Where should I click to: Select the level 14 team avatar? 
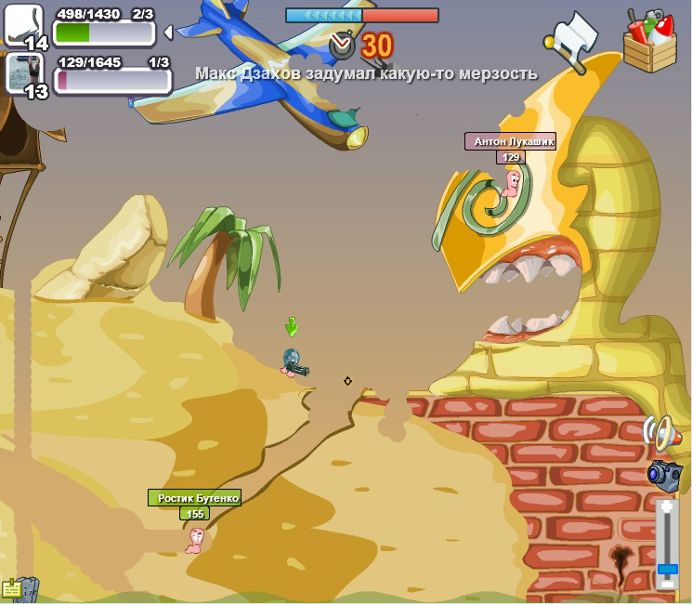(24, 26)
